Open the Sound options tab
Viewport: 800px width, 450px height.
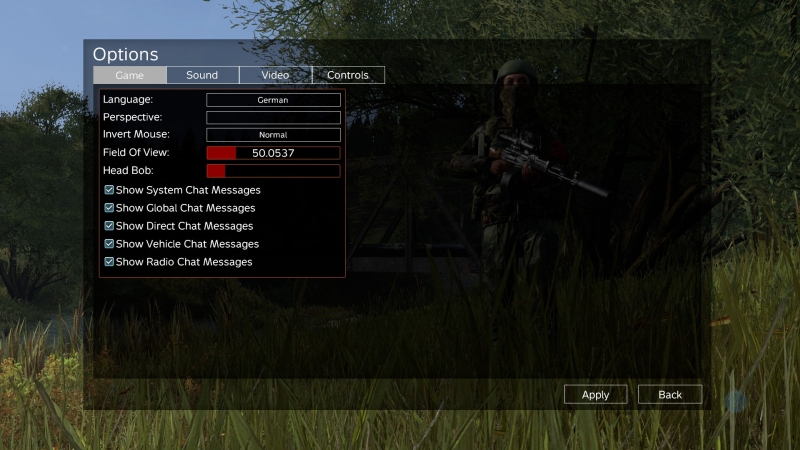(x=202, y=75)
